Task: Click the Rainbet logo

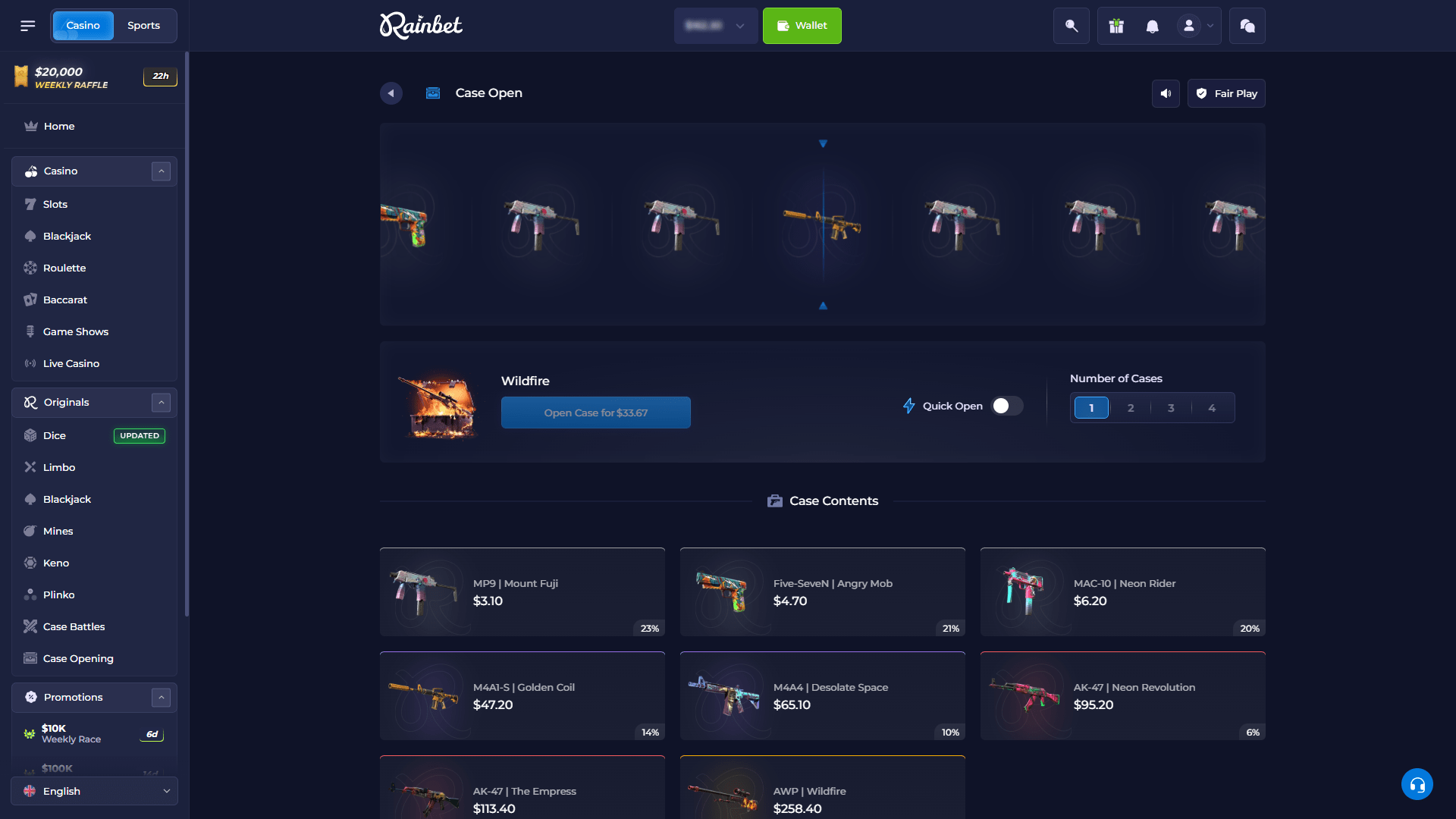Action: [420, 25]
